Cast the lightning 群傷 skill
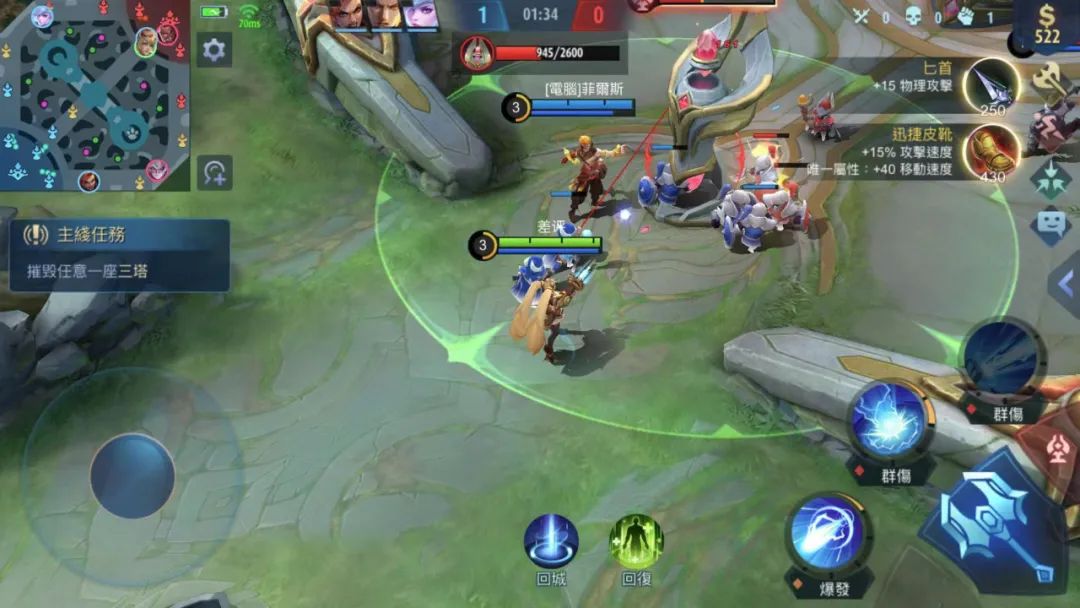Image resolution: width=1080 pixels, height=608 pixels. click(x=888, y=421)
